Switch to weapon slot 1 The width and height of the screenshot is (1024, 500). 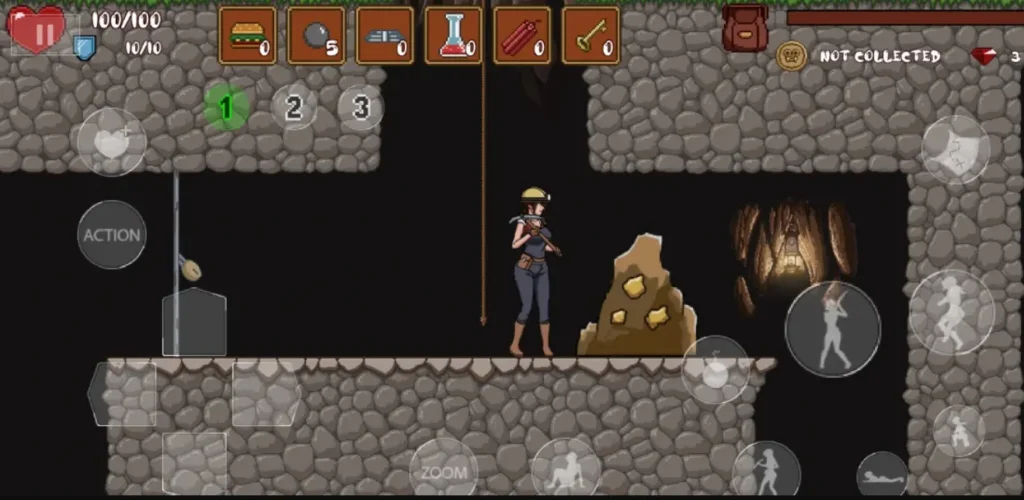pyautogui.click(x=227, y=107)
